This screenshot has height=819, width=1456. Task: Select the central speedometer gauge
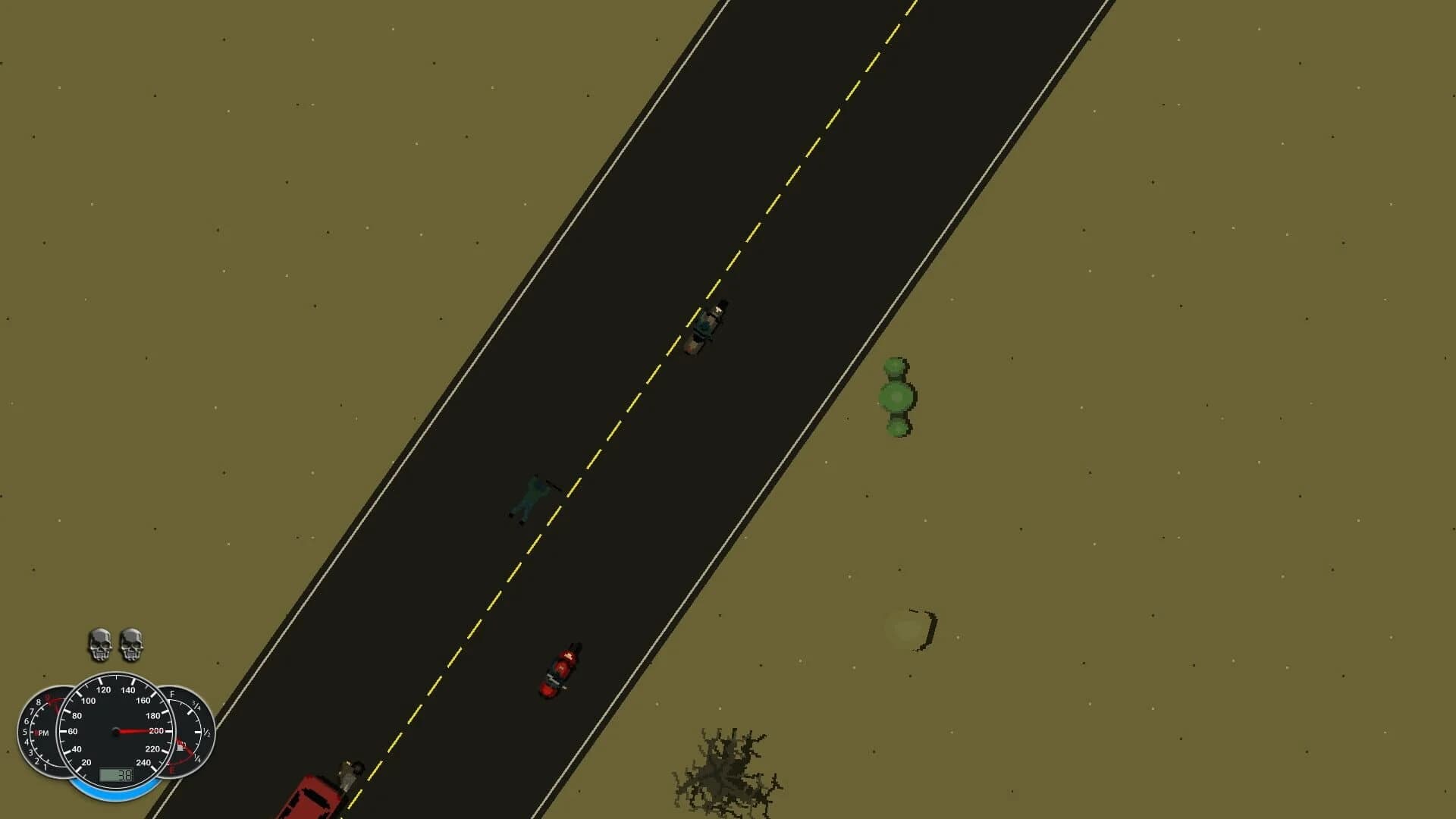115,731
